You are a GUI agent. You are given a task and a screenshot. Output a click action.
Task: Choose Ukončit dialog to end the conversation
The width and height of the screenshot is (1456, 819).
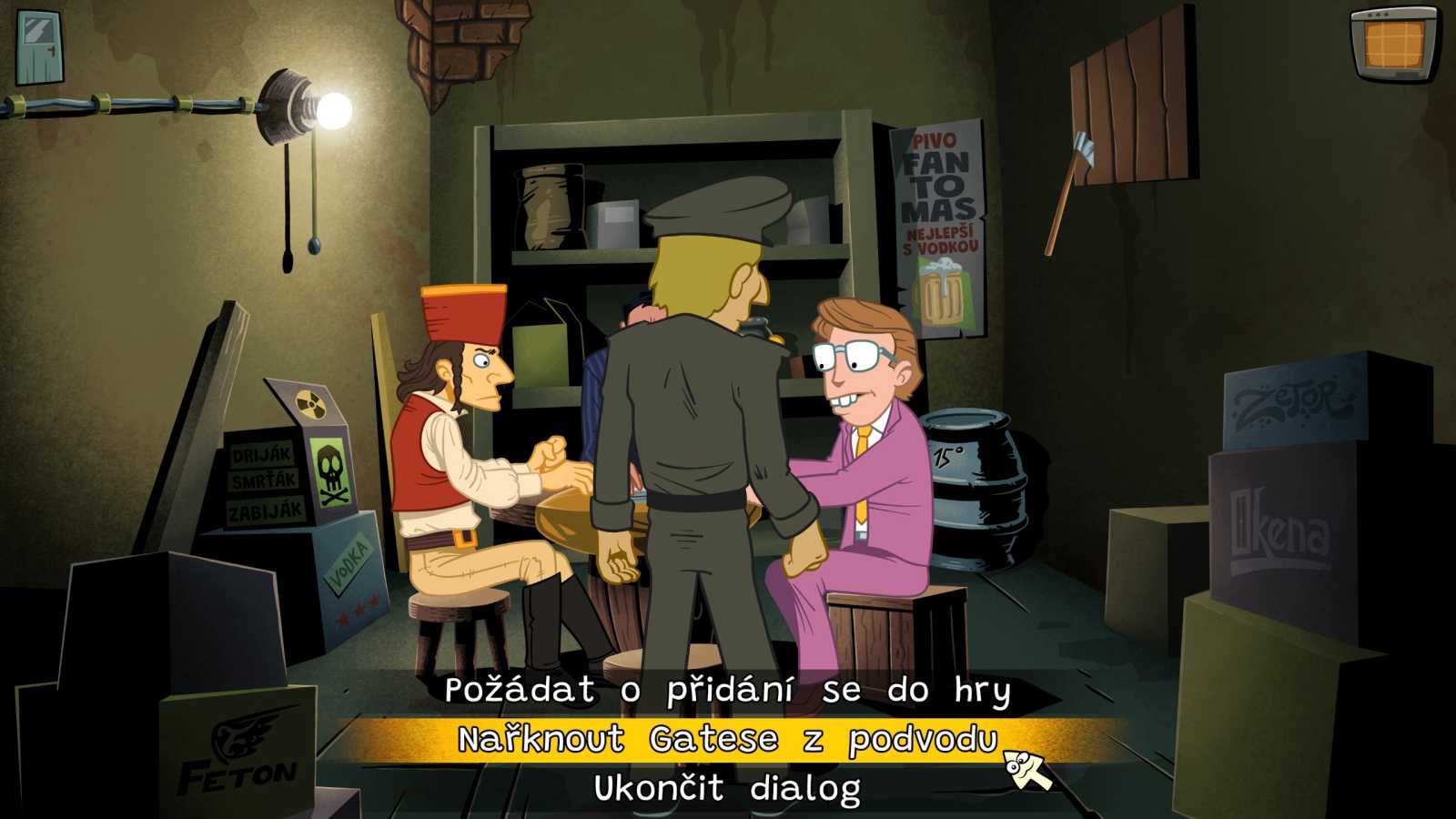point(726,787)
